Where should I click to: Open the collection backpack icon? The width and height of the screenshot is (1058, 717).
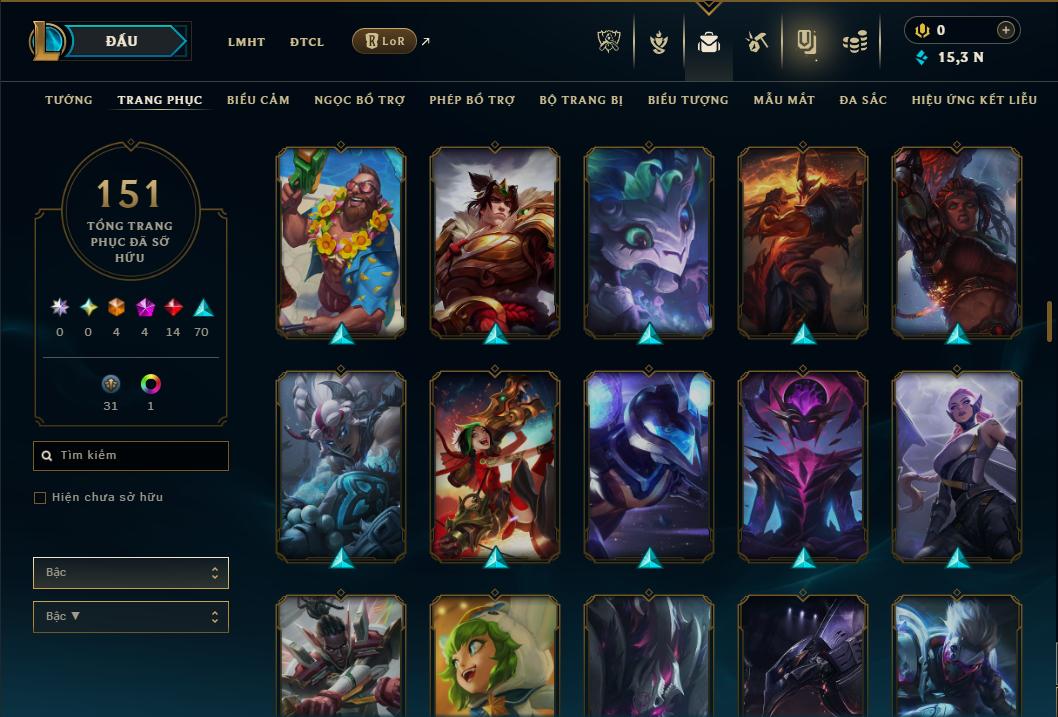tap(709, 42)
